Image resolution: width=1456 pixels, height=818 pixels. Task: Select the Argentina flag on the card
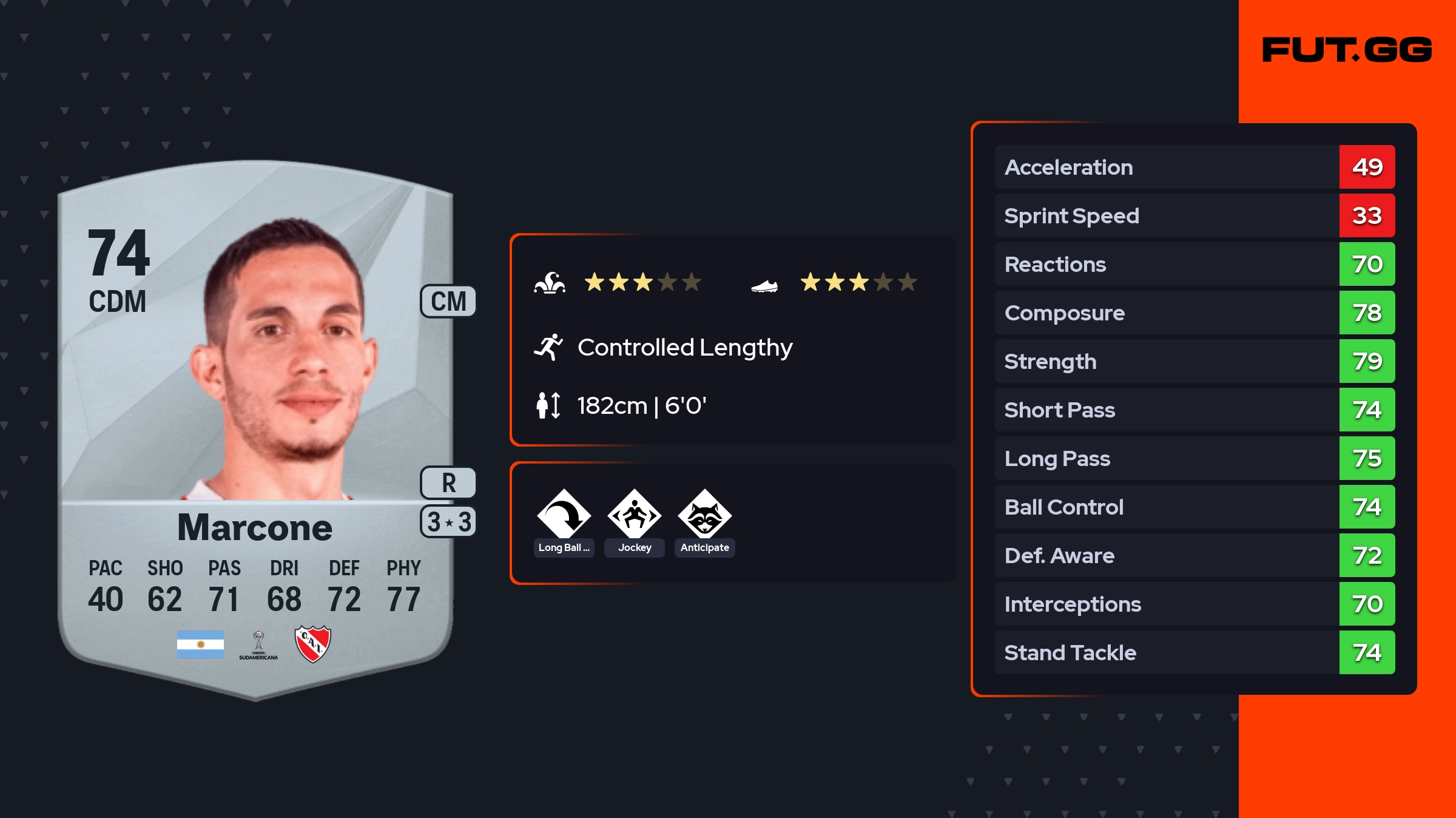tap(200, 644)
